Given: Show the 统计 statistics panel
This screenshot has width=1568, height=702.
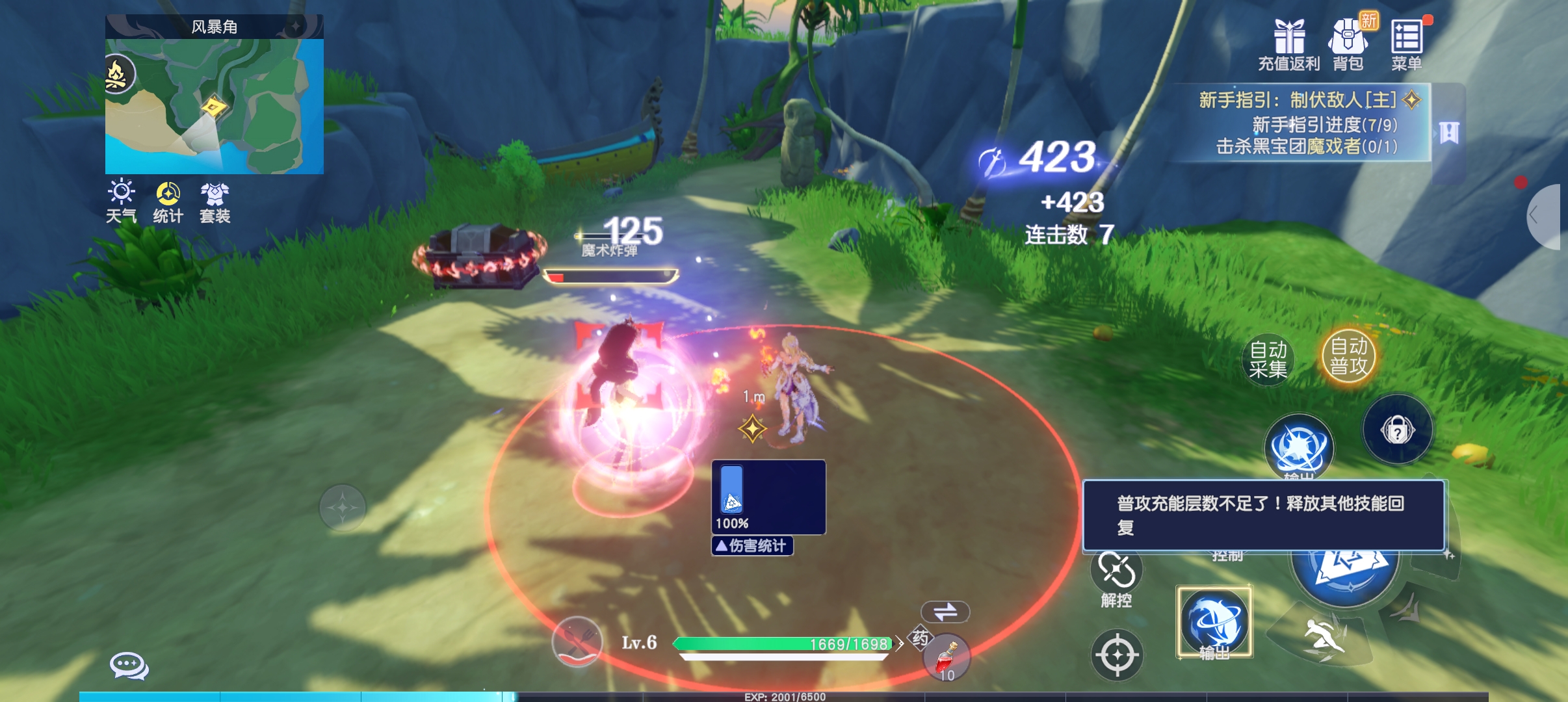Looking at the screenshot, I should pyautogui.click(x=168, y=201).
